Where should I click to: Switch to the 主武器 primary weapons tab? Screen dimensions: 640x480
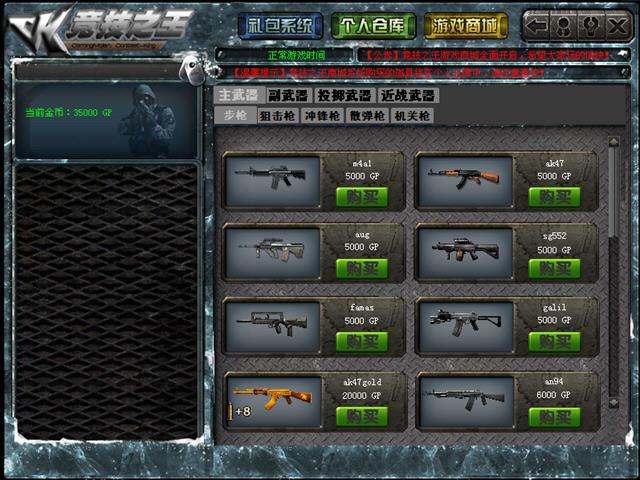coord(238,95)
